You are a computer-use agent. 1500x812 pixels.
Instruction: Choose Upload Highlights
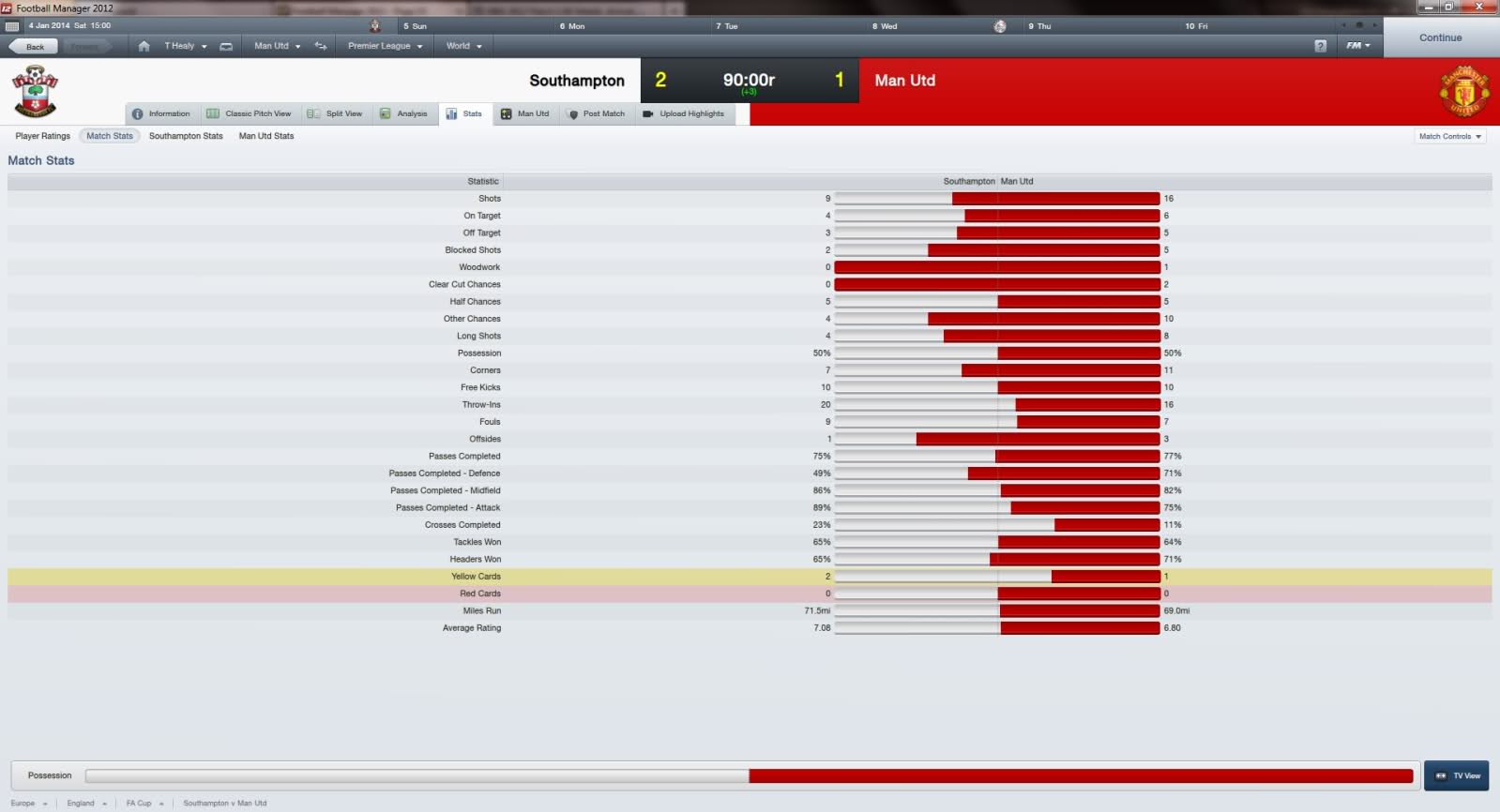click(x=684, y=113)
